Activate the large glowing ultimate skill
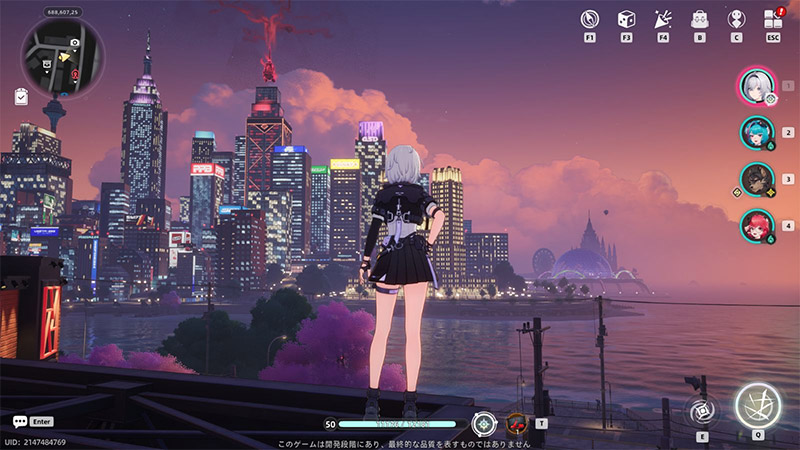 758,405
